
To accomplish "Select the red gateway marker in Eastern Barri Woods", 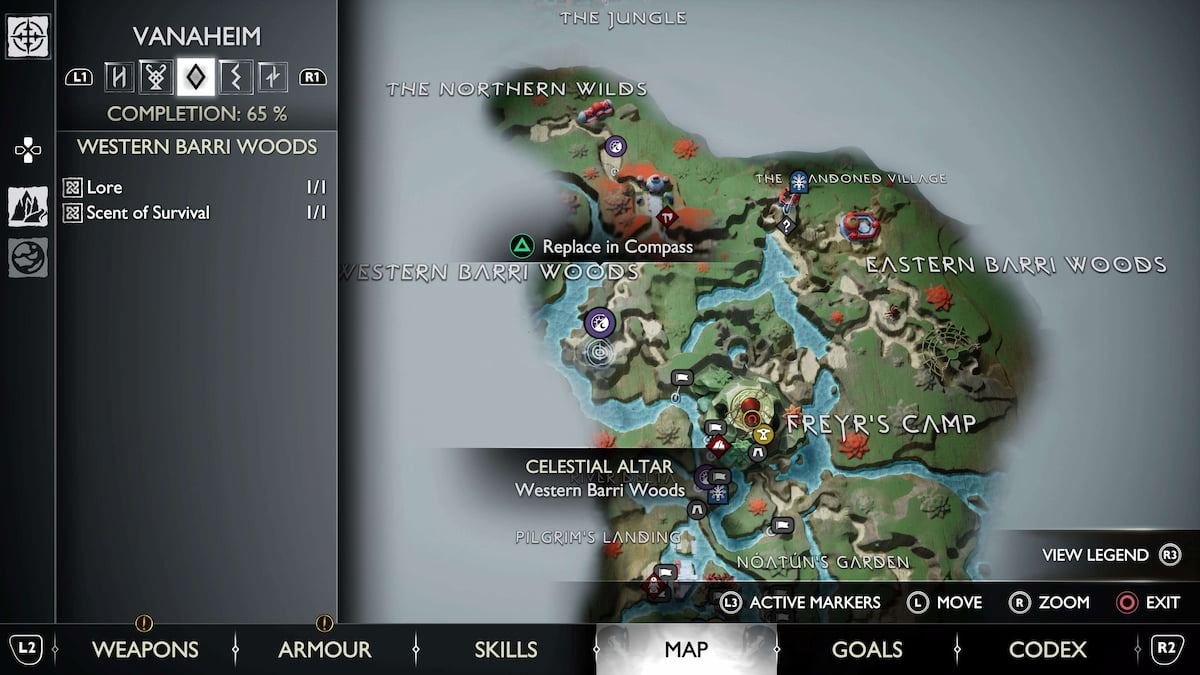I will point(859,226).
